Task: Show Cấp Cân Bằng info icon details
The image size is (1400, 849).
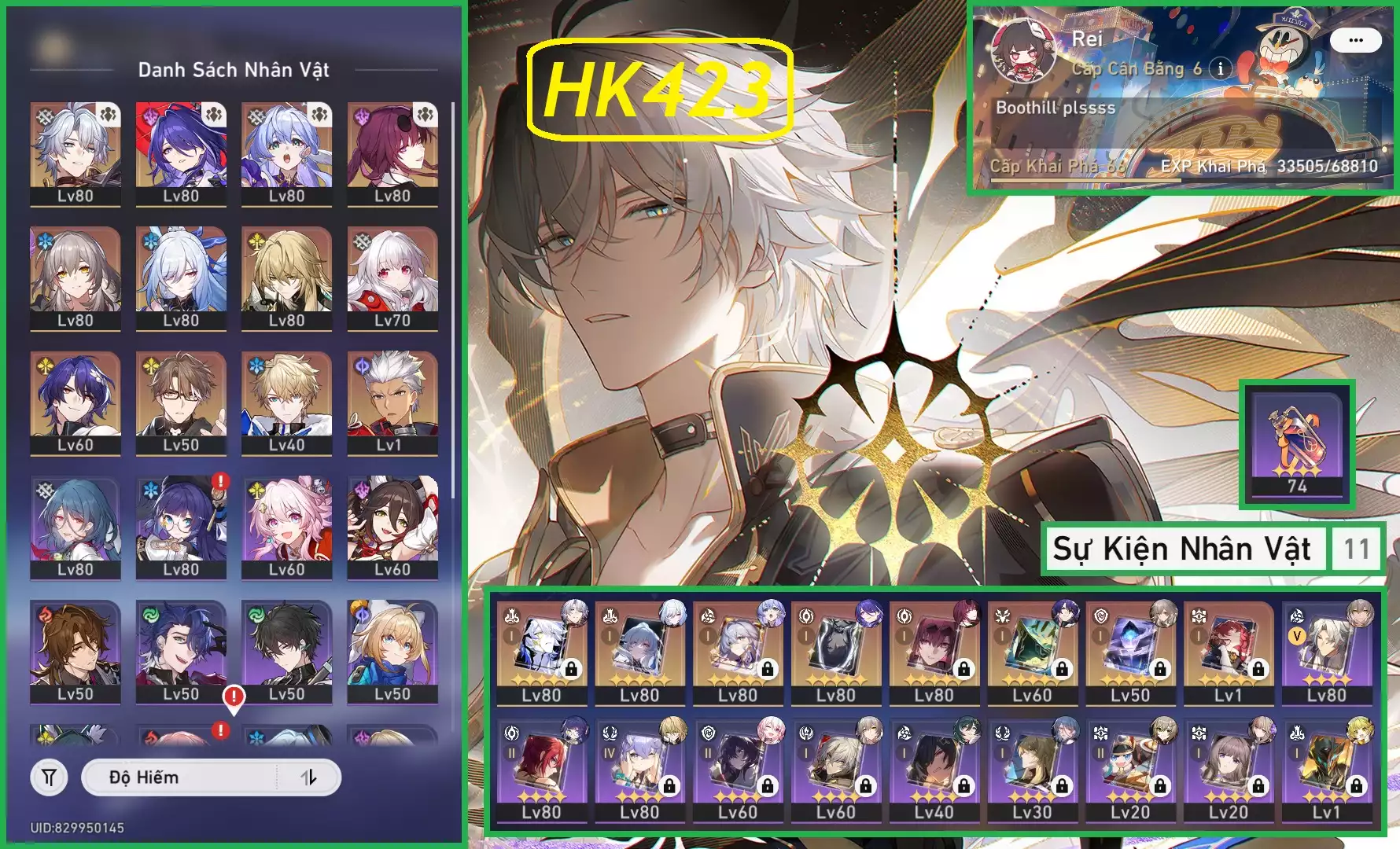Action: coord(1220,68)
